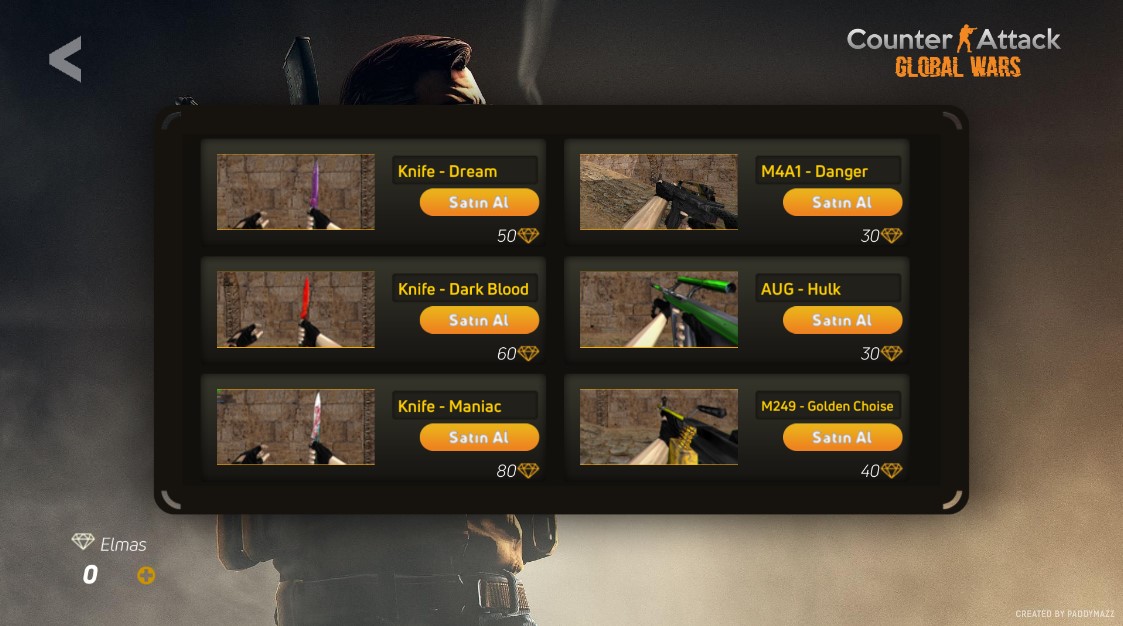Buy the Knife - Dark Blood skin
The image size is (1123, 626).
click(x=479, y=320)
